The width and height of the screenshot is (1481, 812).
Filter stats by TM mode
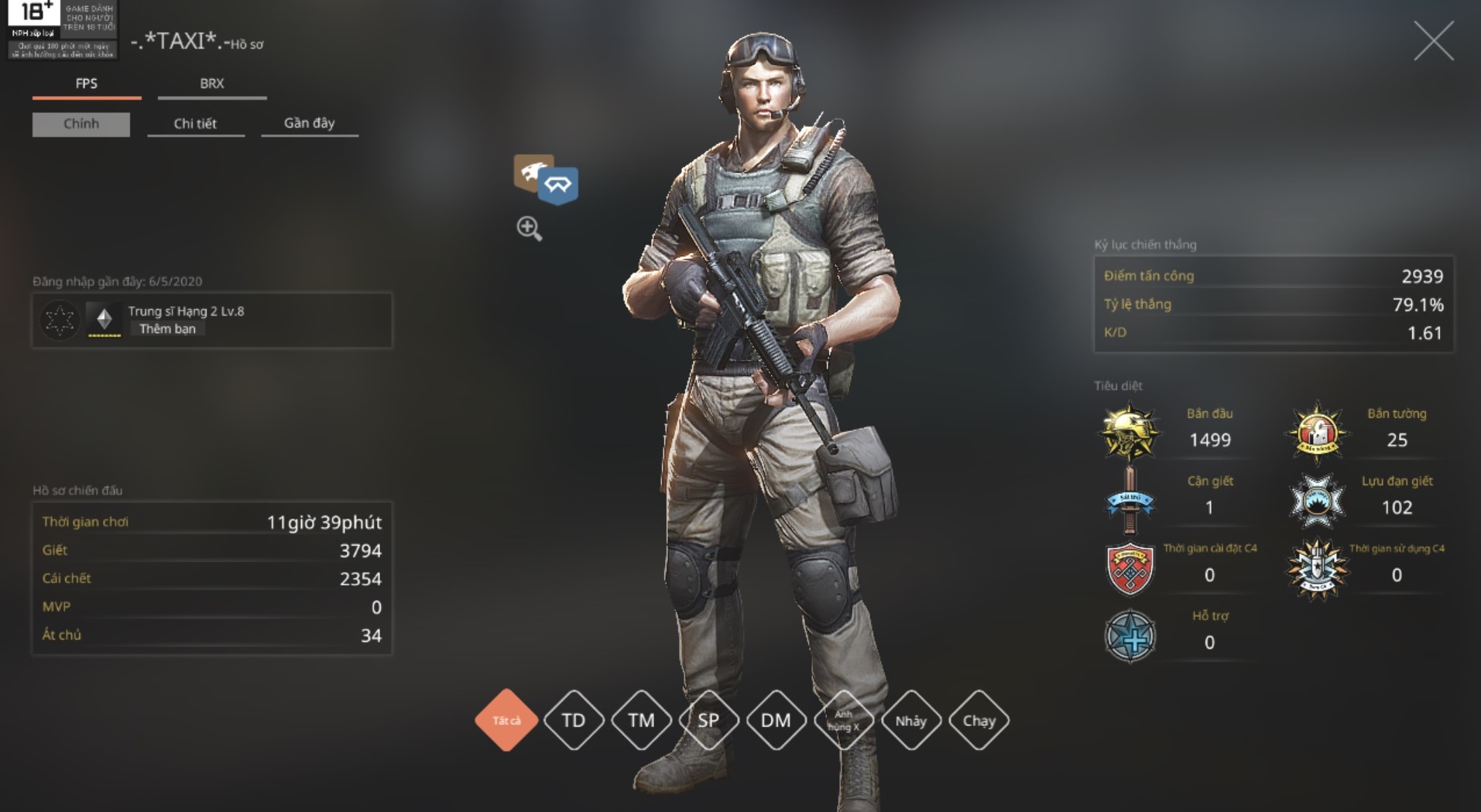pyautogui.click(x=641, y=721)
